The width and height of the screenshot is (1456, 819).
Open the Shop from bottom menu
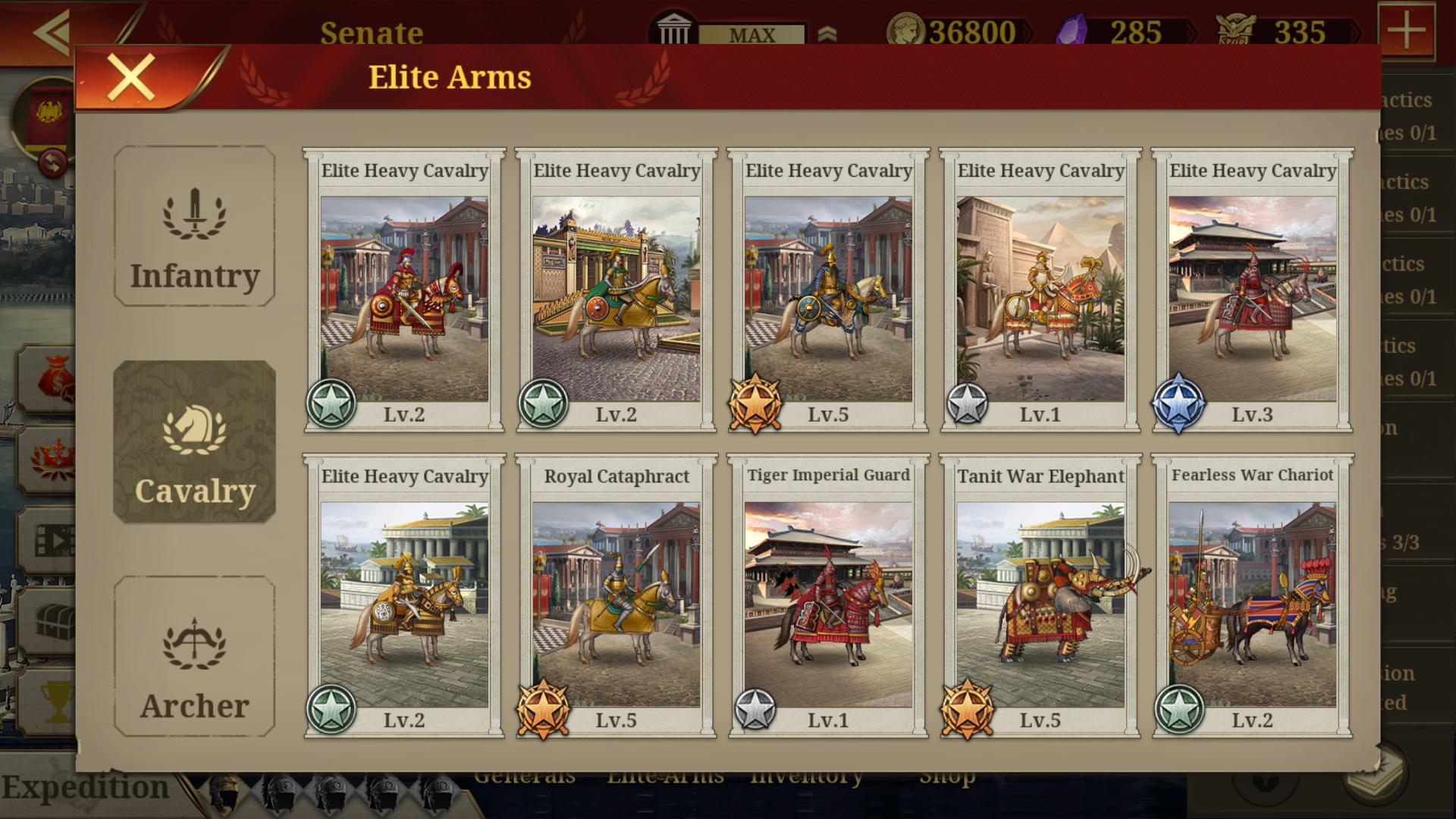coord(948,775)
